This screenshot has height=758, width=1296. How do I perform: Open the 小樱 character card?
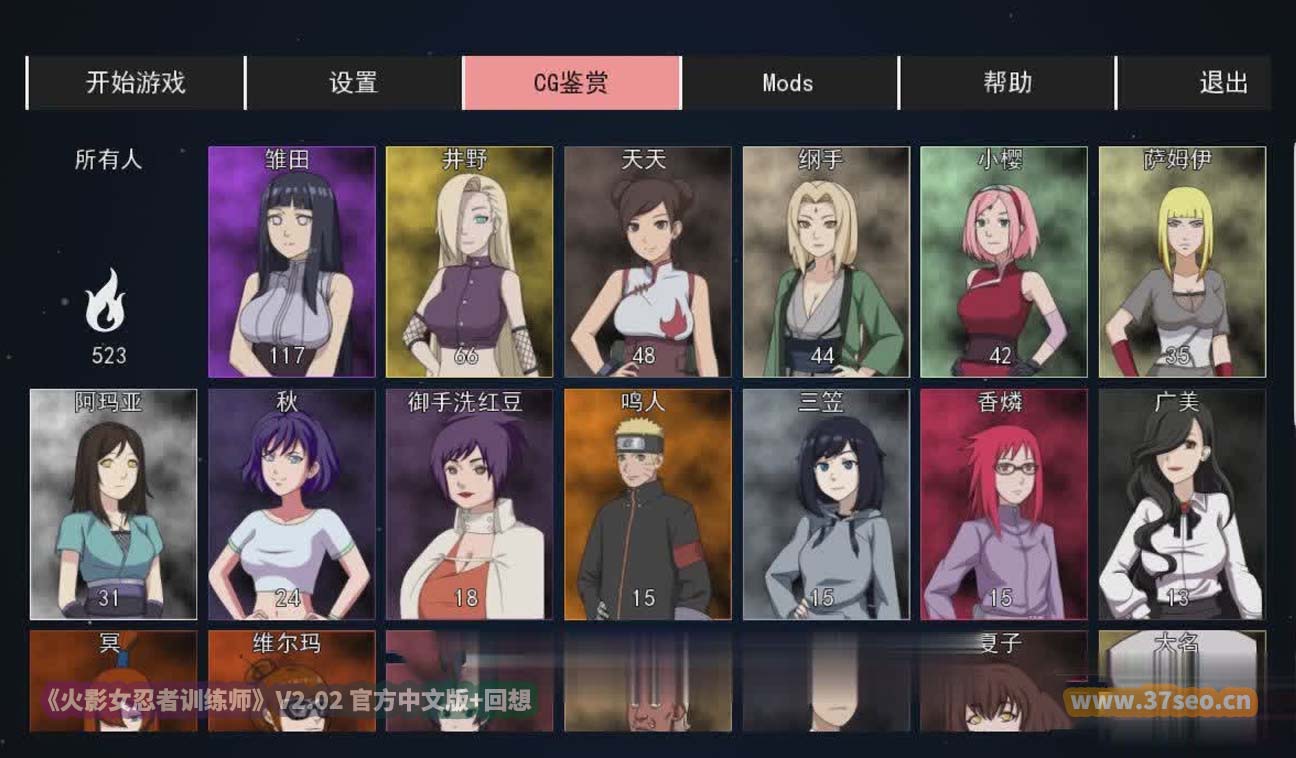1003,262
